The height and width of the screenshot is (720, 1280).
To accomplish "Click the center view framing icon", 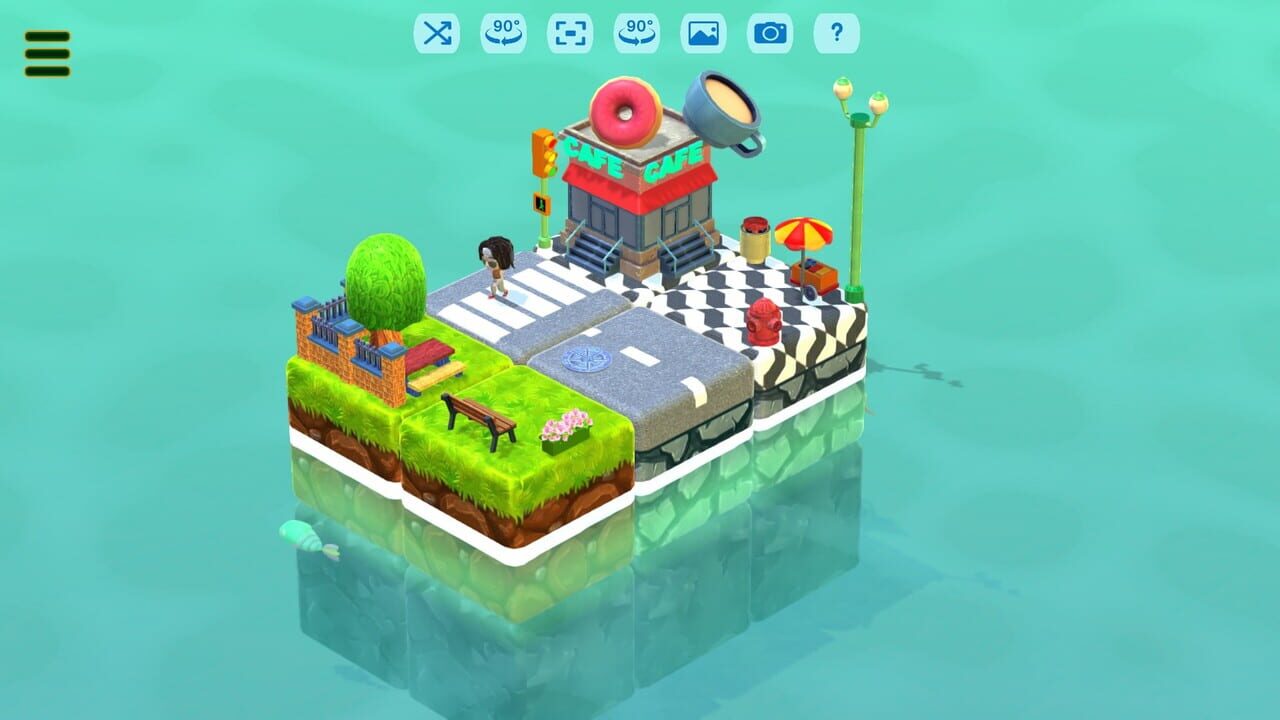I will click(x=570, y=32).
